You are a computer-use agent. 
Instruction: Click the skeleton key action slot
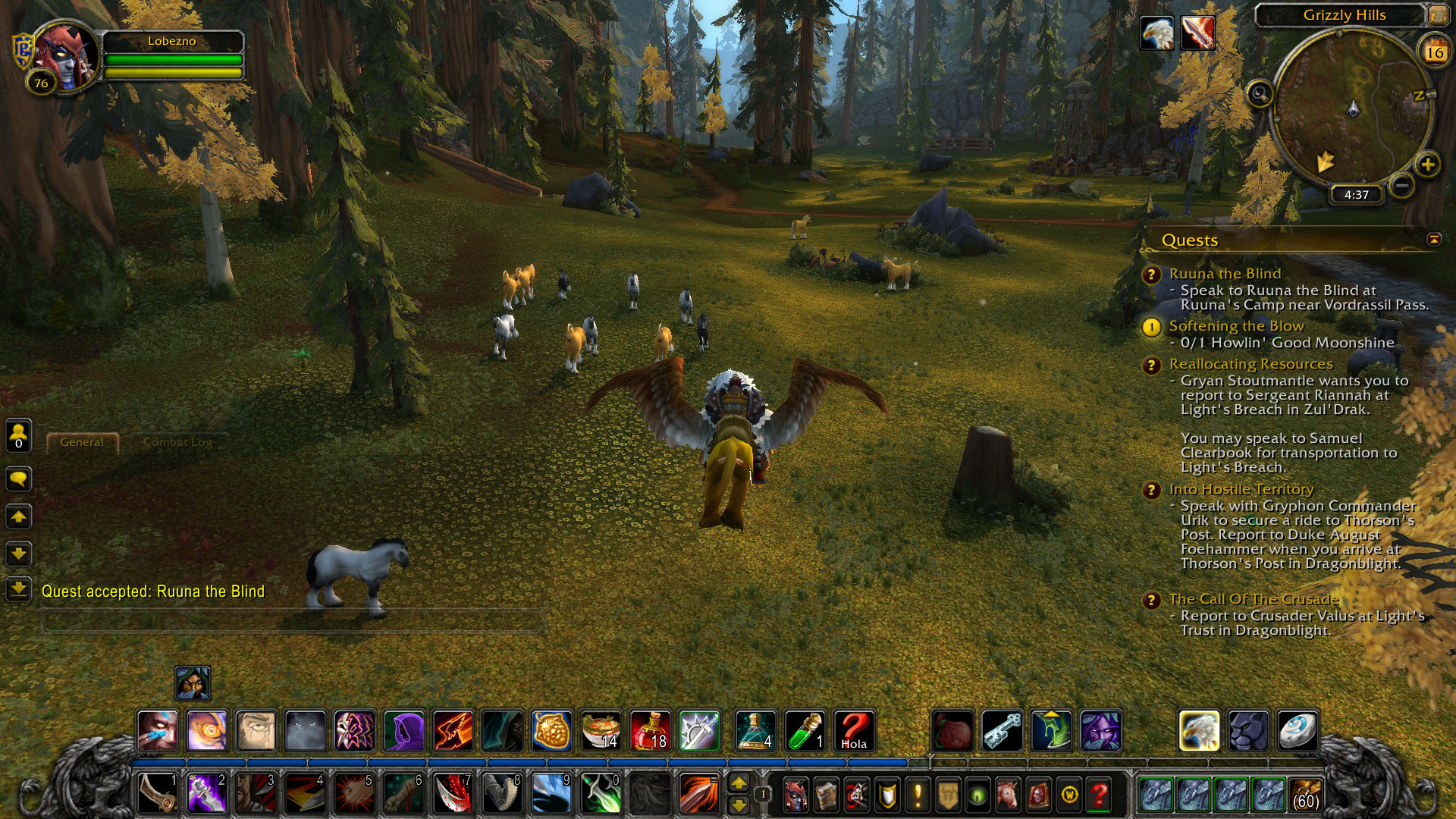pyautogui.click(x=1001, y=730)
